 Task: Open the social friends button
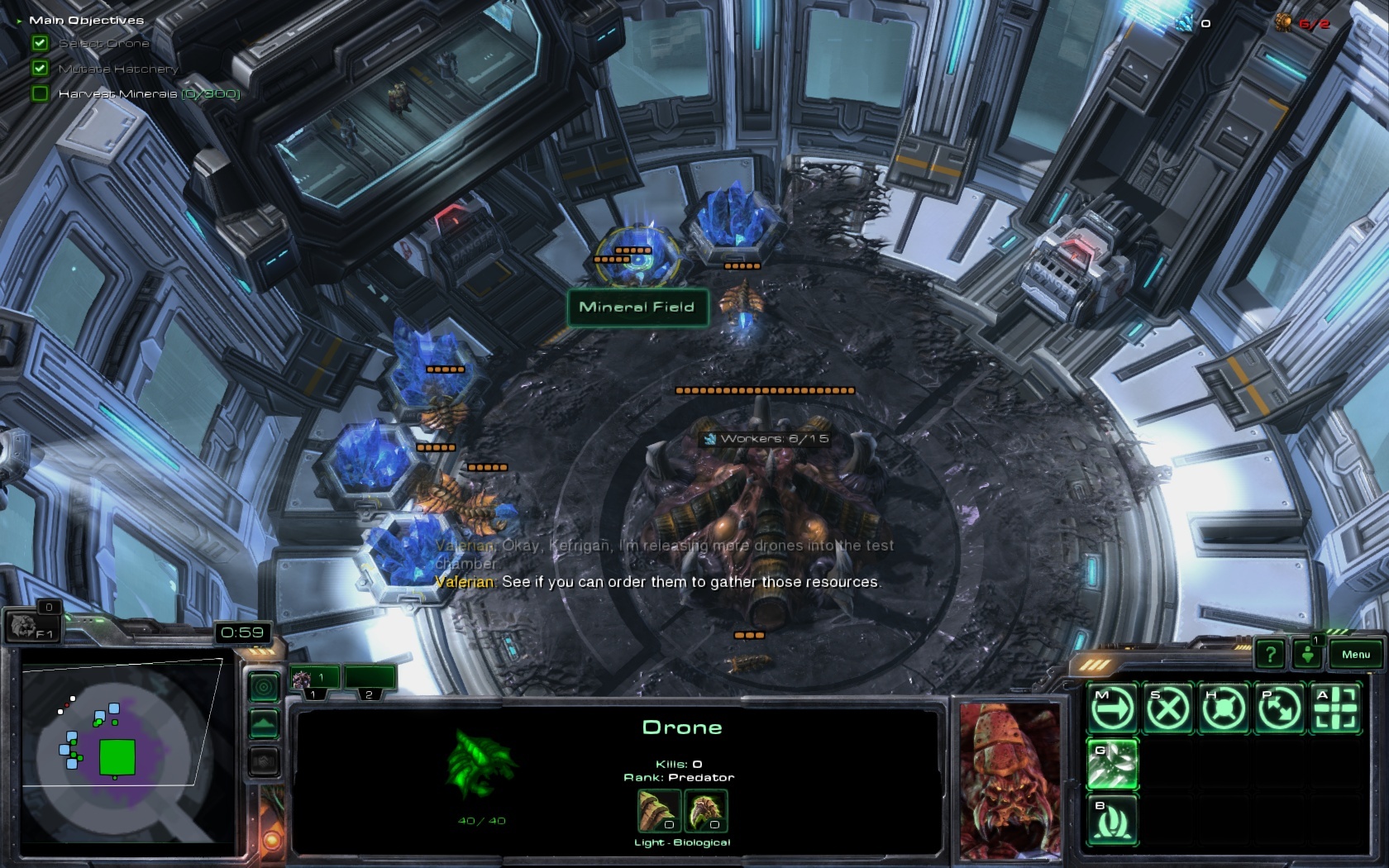click(1307, 655)
